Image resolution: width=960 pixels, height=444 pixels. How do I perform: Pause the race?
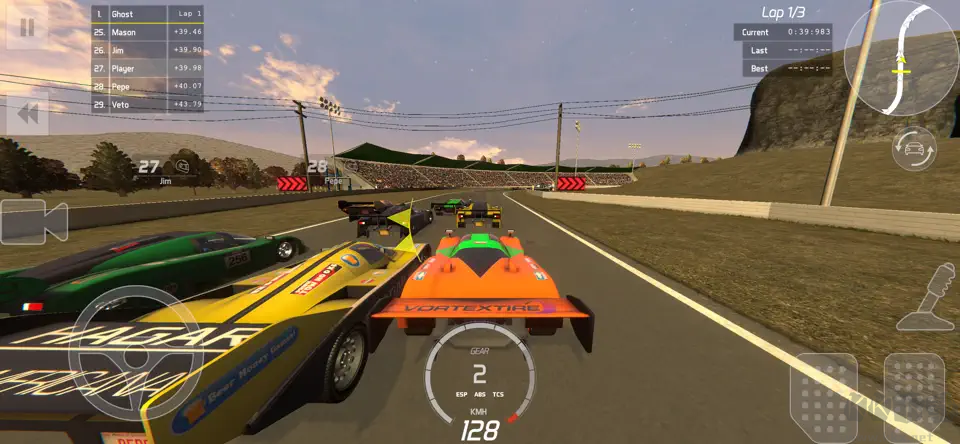coord(28,27)
